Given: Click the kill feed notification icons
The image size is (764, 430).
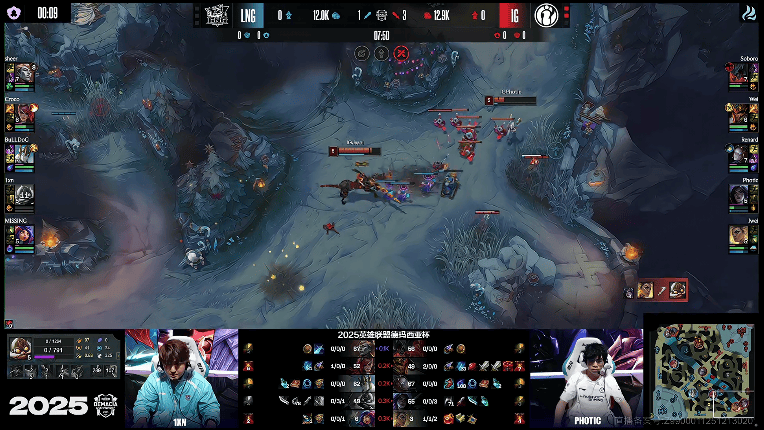Looking at the screenshot, I should click(661, 290).
